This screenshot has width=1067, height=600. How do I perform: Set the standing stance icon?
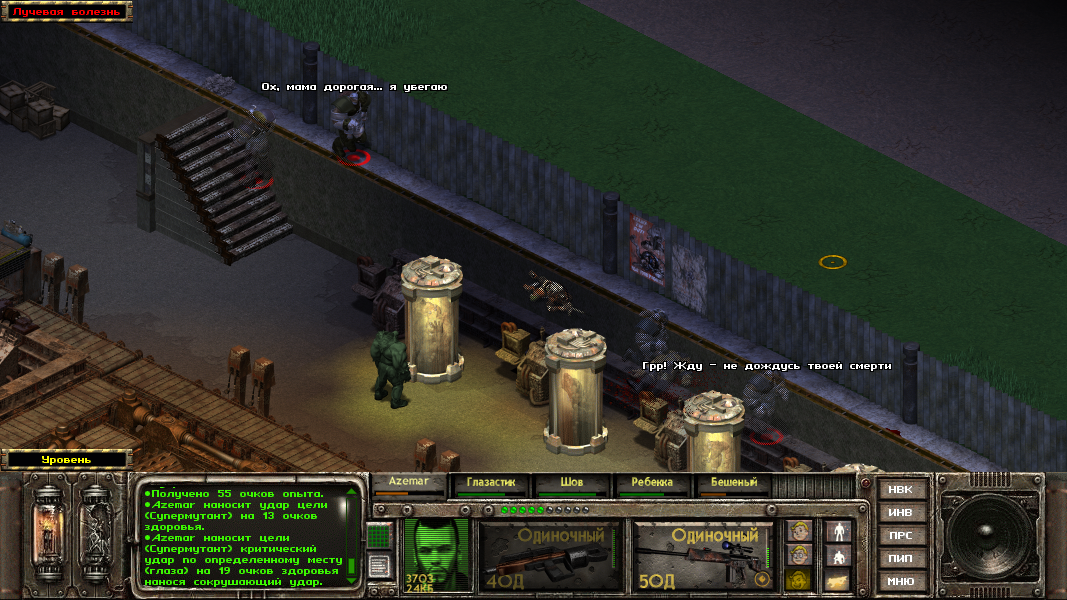836,531
